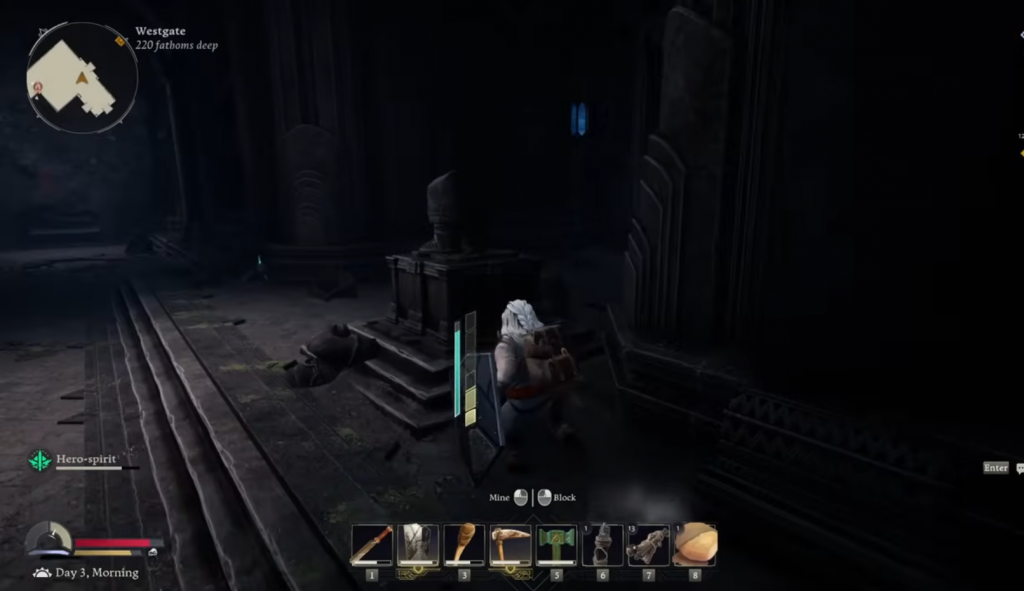Click the red marker on the minimap
The height and width of the screenshot is (591, 1024).
click(x=38, y=88)
